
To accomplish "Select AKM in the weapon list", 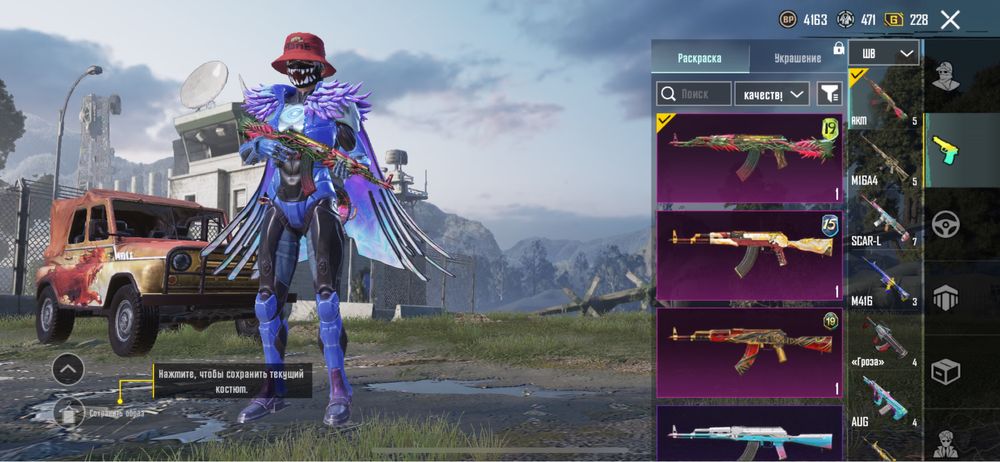I will (885, 99).
